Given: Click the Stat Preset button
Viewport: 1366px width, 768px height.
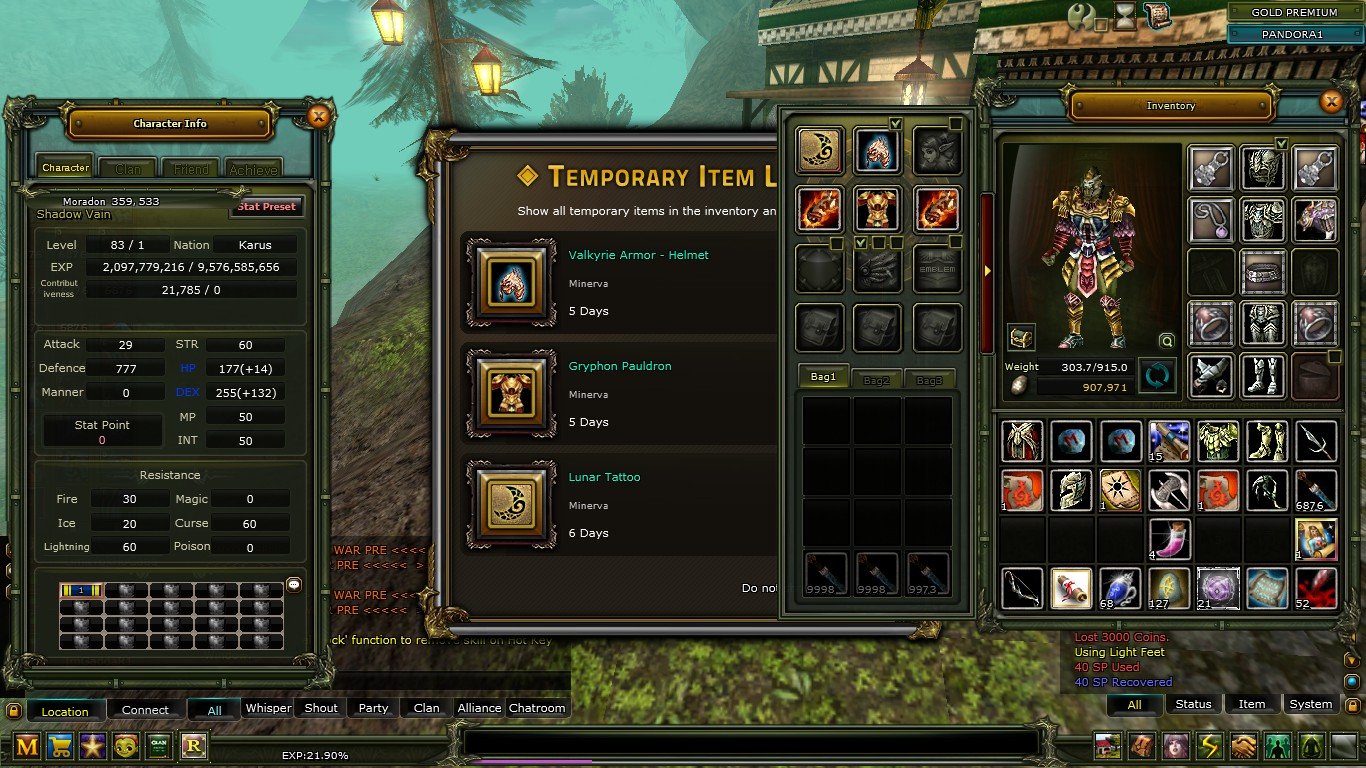Looking at the screenshot, I should pyautogui.click(x=267, y=207).
